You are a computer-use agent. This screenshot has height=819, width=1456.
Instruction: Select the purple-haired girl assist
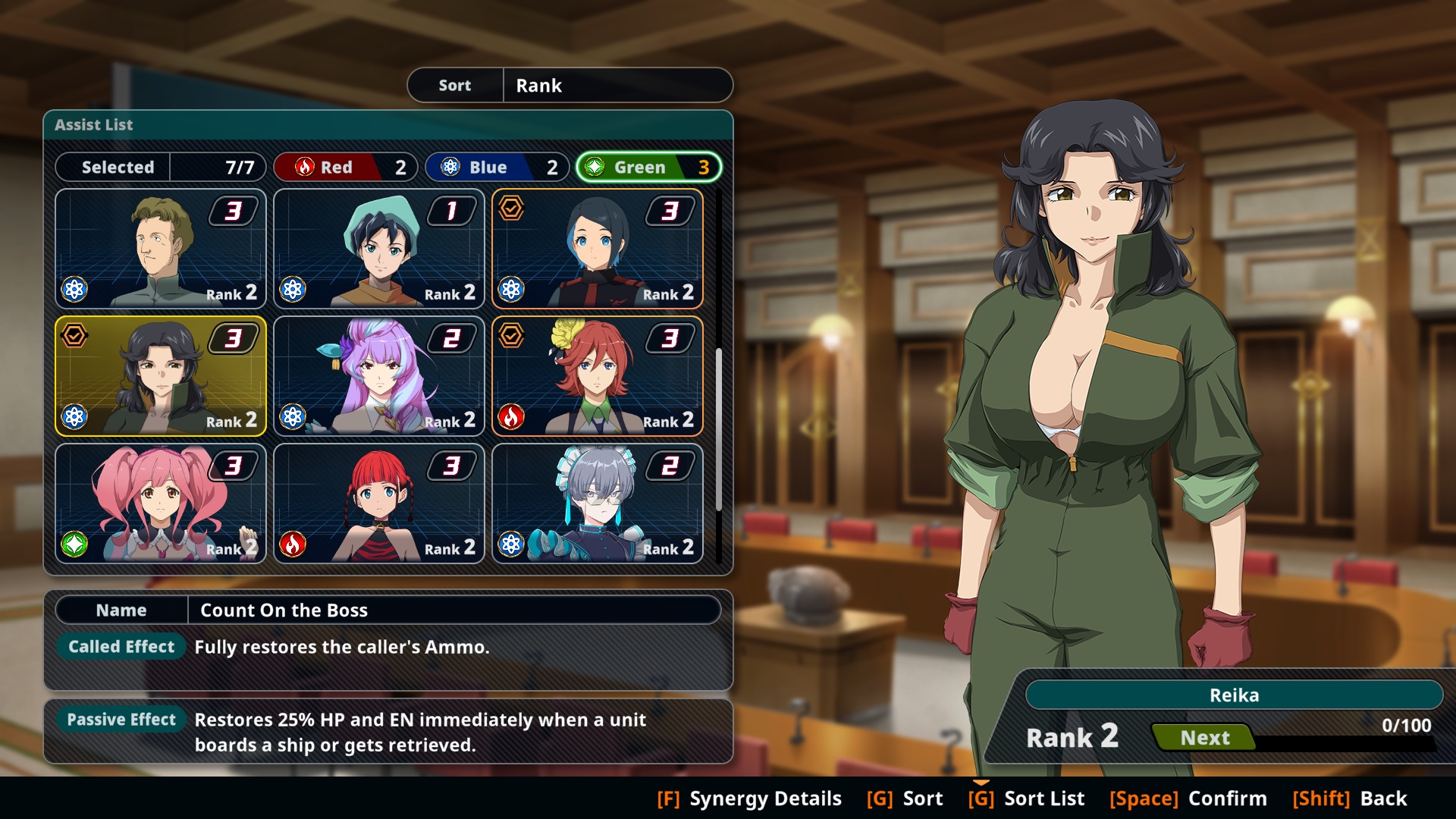tap(379, 376)
